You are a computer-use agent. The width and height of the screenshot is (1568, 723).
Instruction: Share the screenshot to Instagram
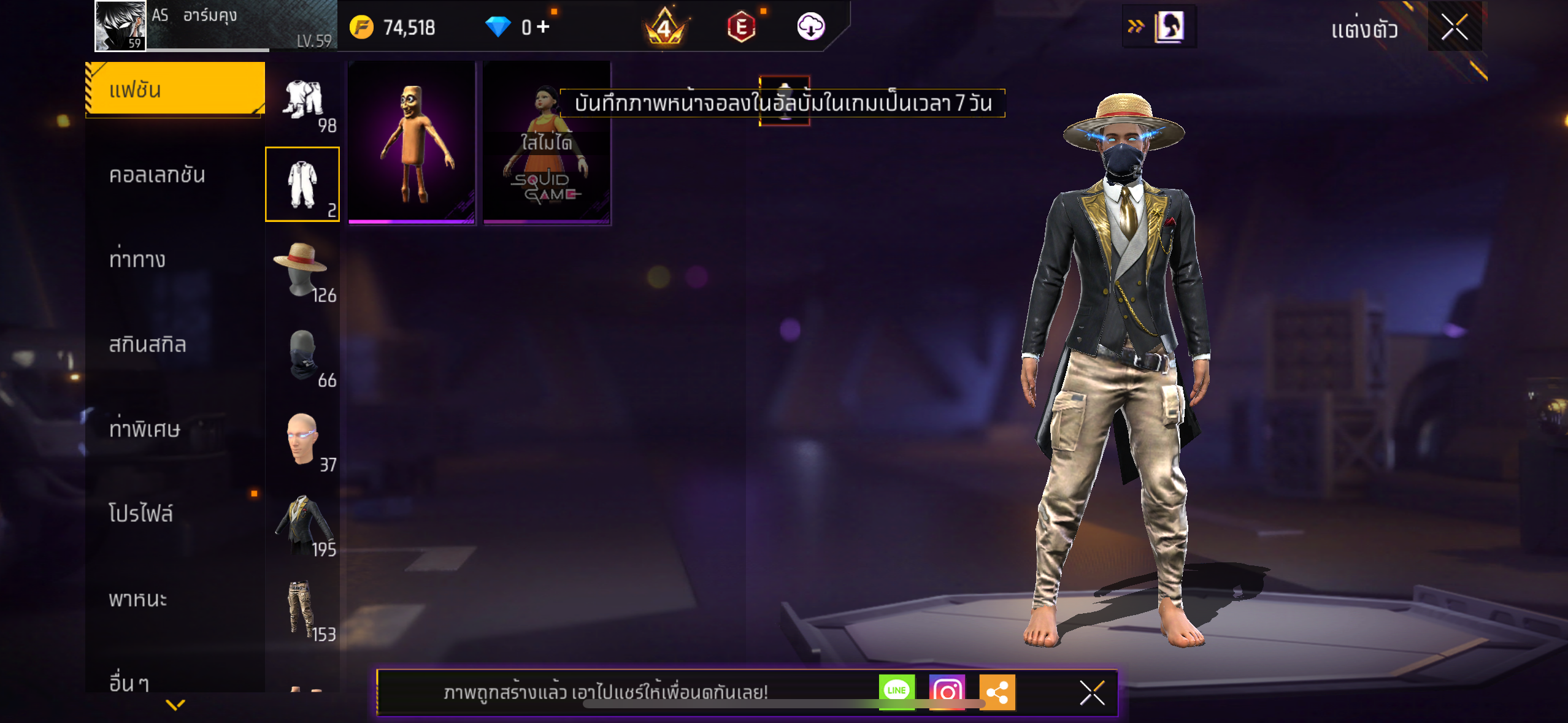(x=947, y=692)
